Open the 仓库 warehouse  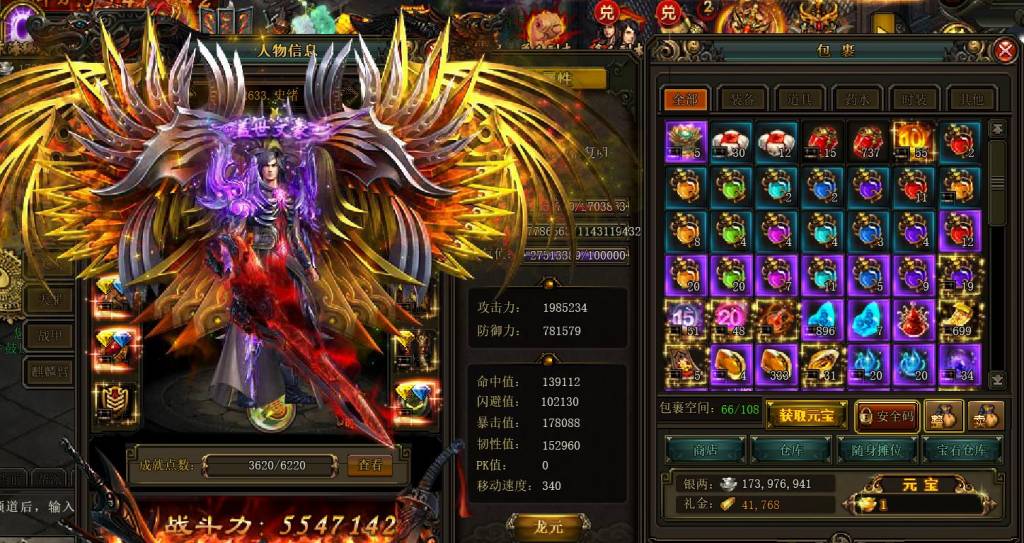(x=790, y=449)
